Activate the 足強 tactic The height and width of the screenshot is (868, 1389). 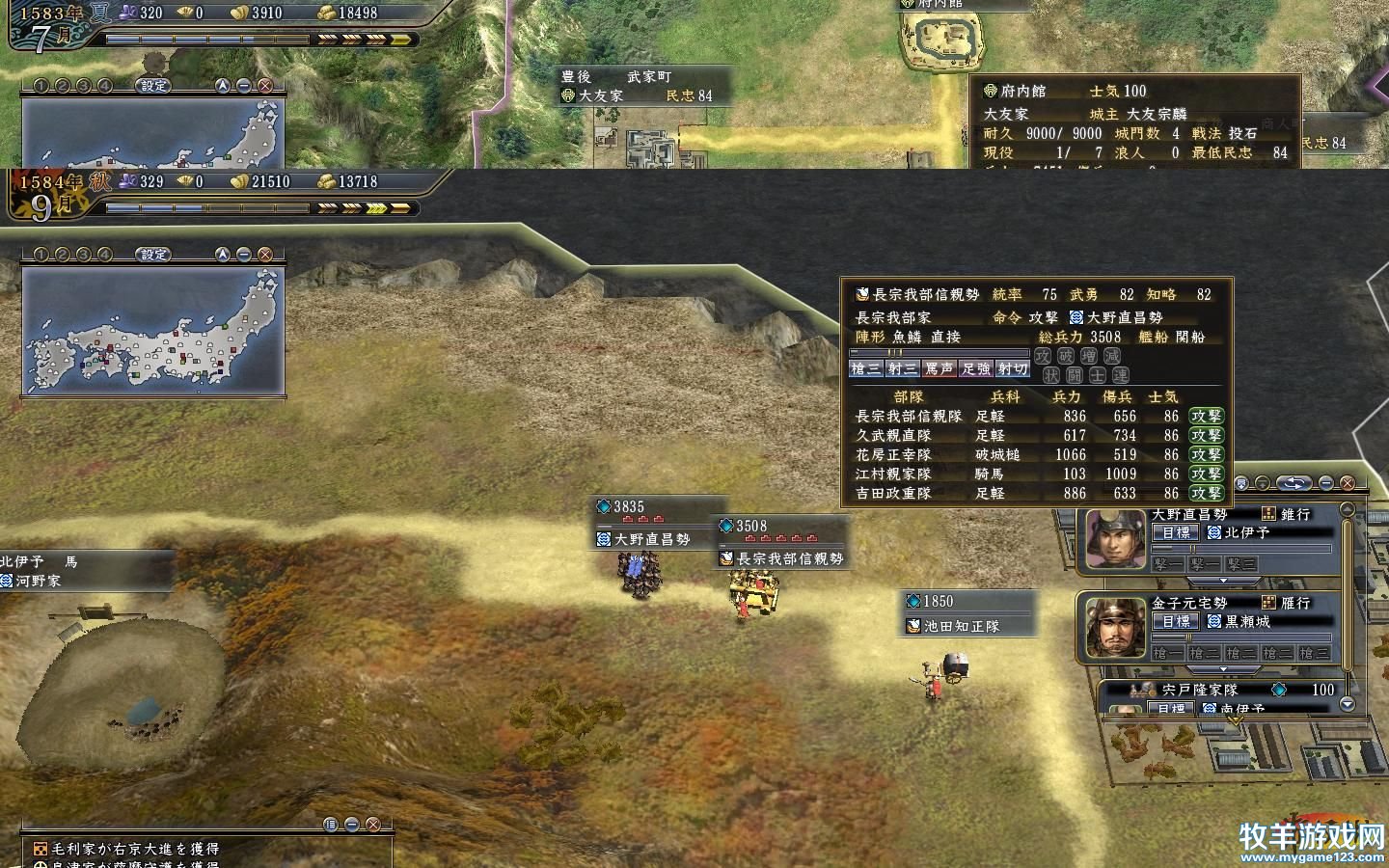coord(976,368)
